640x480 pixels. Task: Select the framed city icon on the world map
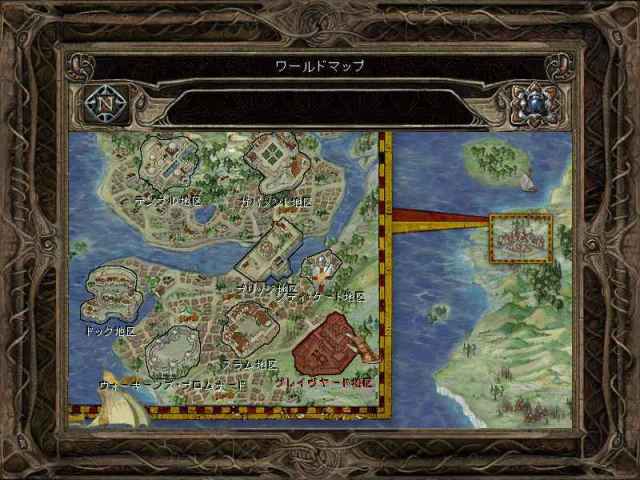click(521, 238)
